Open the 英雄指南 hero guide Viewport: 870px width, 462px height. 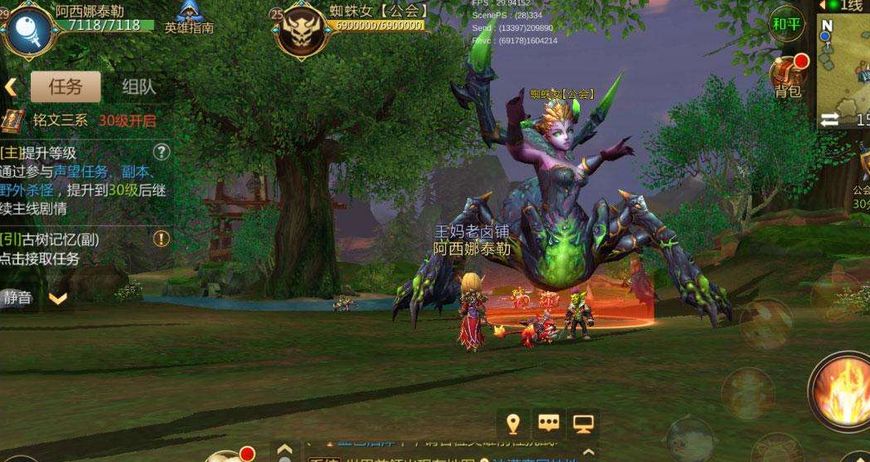189,18
